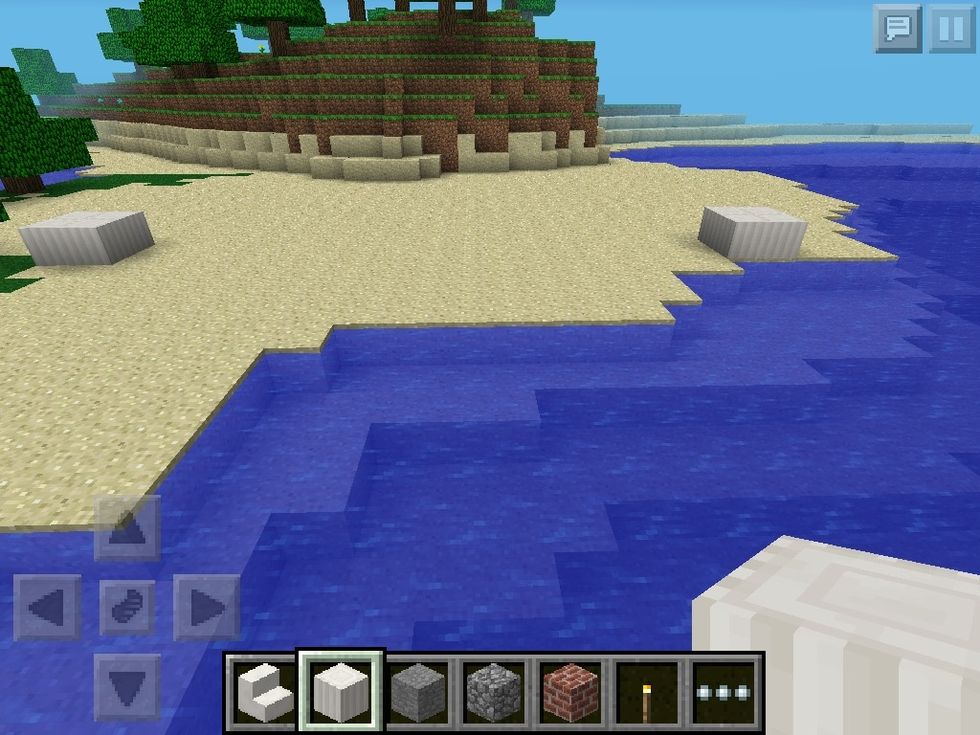Tap the strafe right arrow
The image size is (980, 735).
[x=207, y=607]
